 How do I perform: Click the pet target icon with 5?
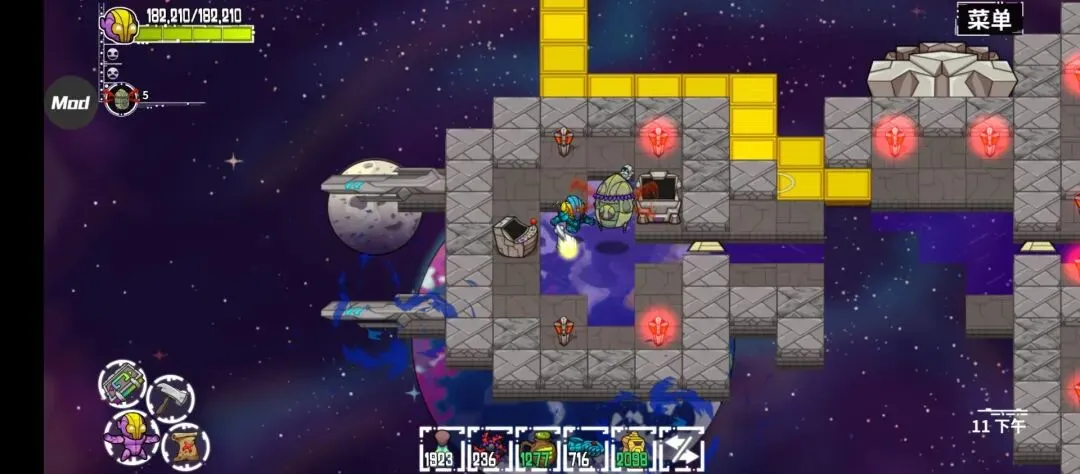click(122, 99)
